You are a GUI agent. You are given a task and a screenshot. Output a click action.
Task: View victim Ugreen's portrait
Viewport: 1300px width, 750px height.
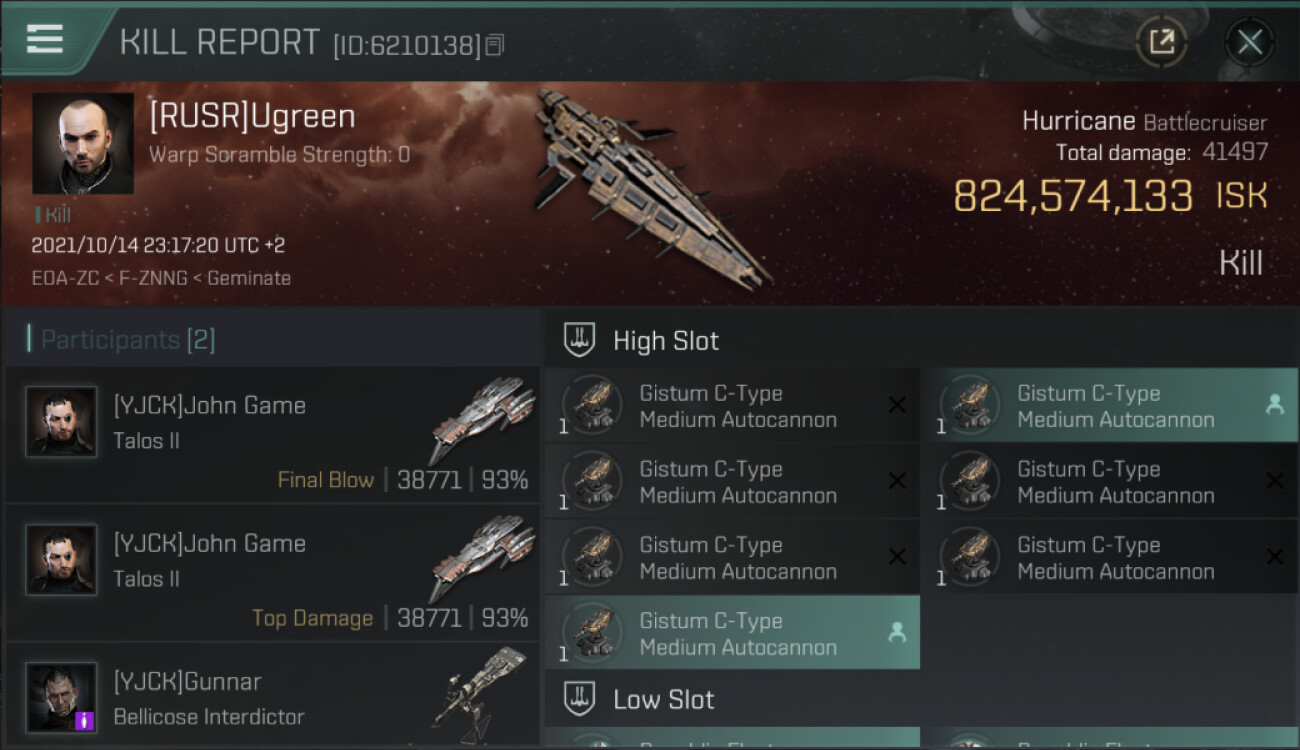(83, 143)
